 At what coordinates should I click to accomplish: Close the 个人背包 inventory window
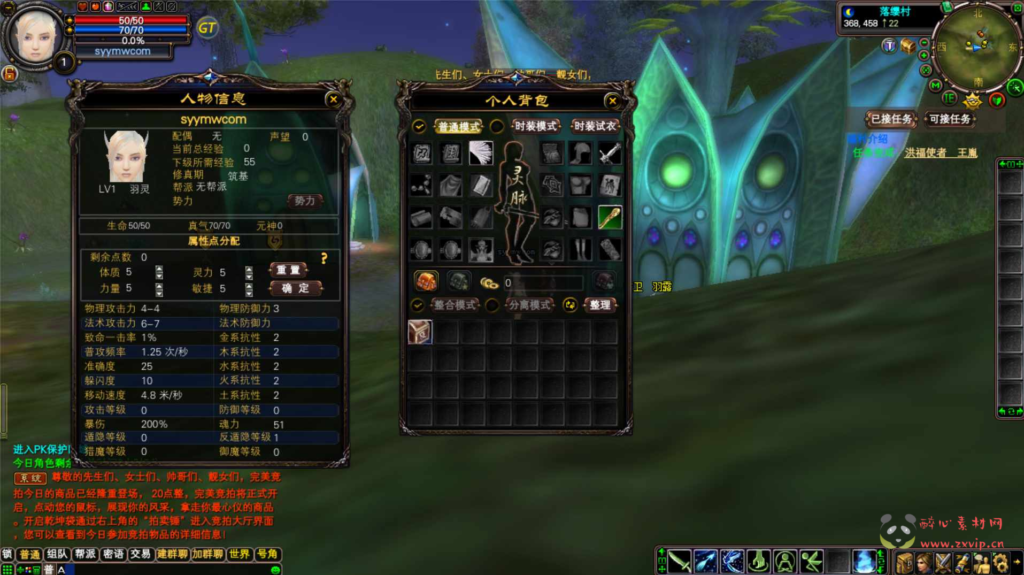612,101
